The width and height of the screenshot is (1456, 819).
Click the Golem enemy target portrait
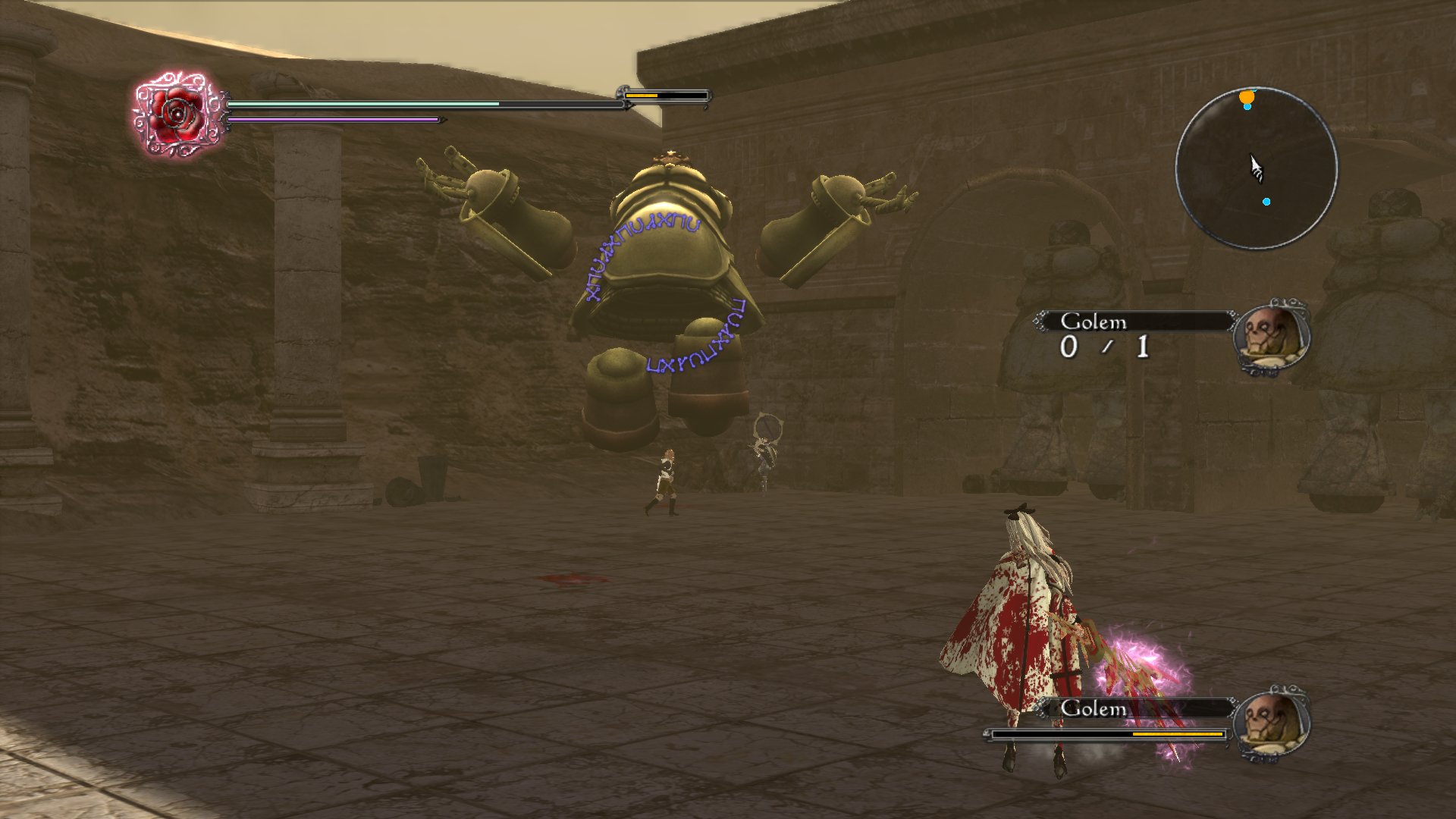(1272, 723)
